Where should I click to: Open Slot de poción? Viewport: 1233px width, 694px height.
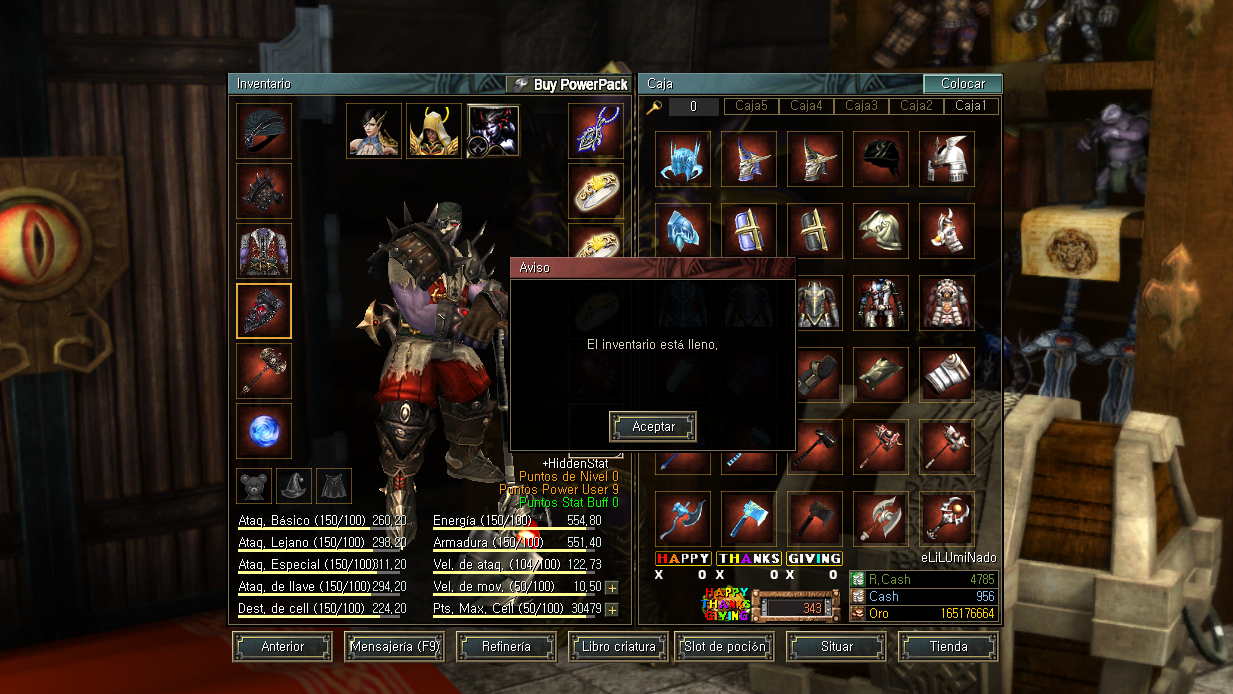725,647
